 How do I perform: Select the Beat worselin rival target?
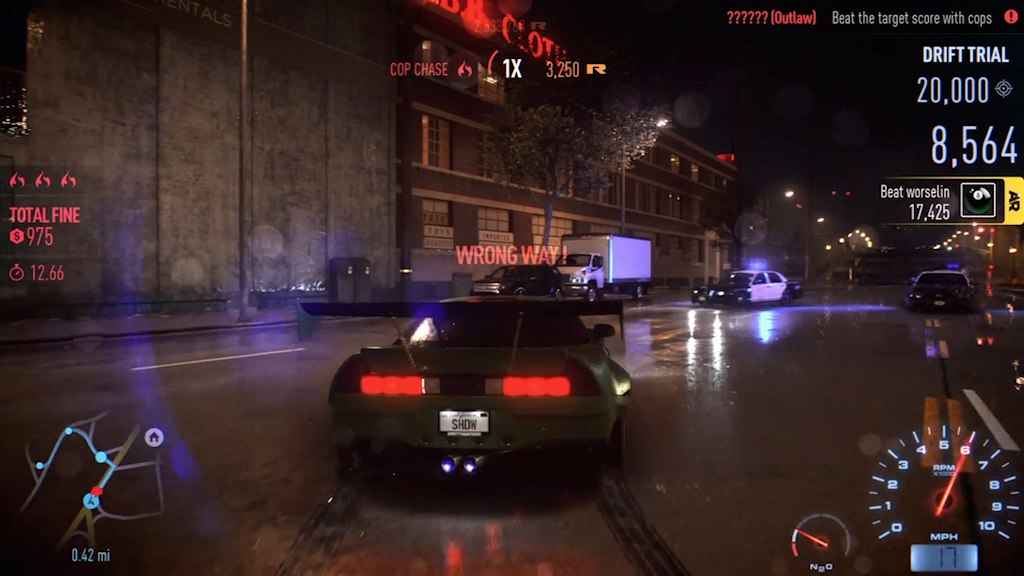914,201
